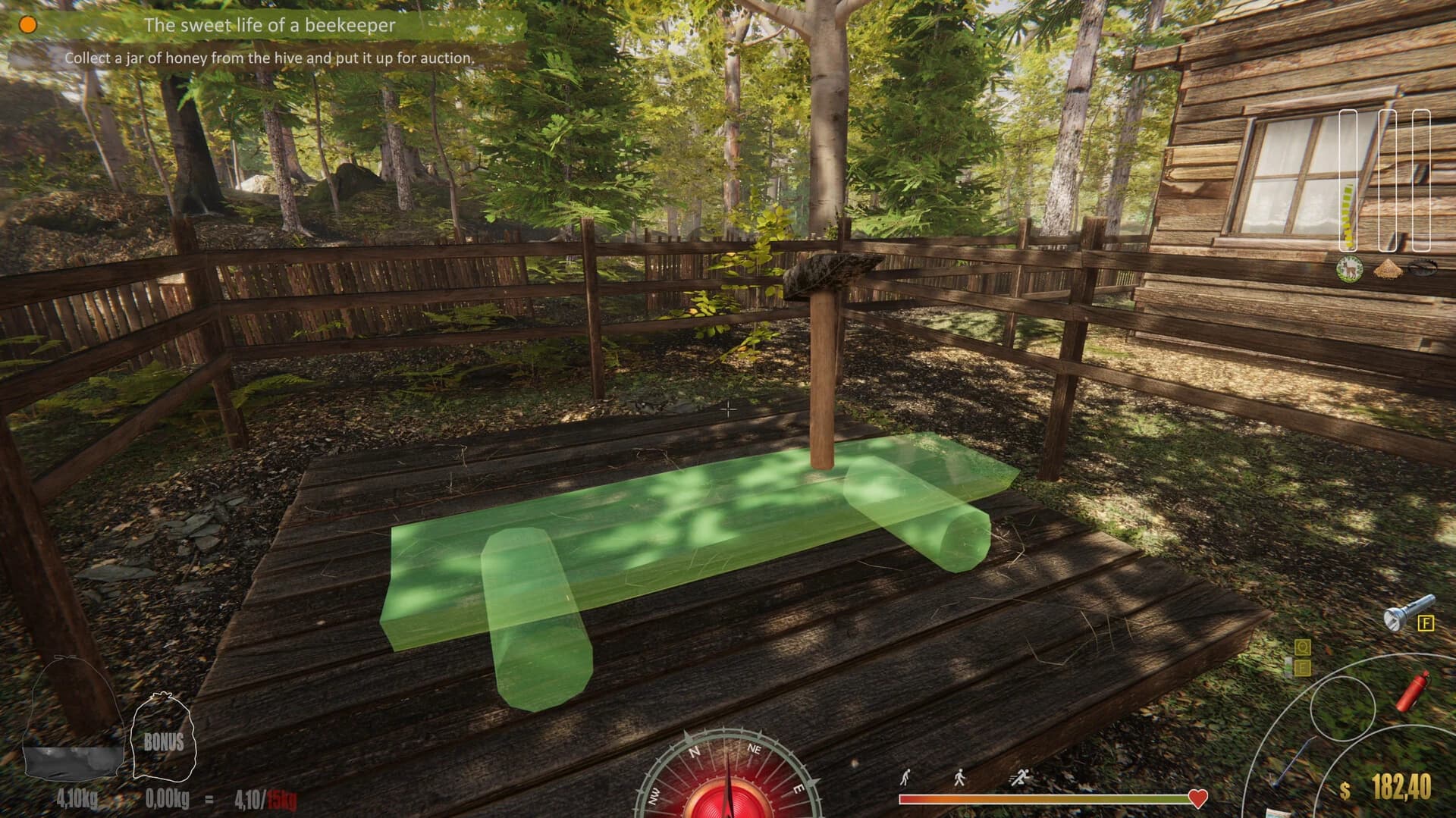Toggle the sprinting stance icon
The height and width of the screenshot is (818, 1456).
tap(1020, 776)
